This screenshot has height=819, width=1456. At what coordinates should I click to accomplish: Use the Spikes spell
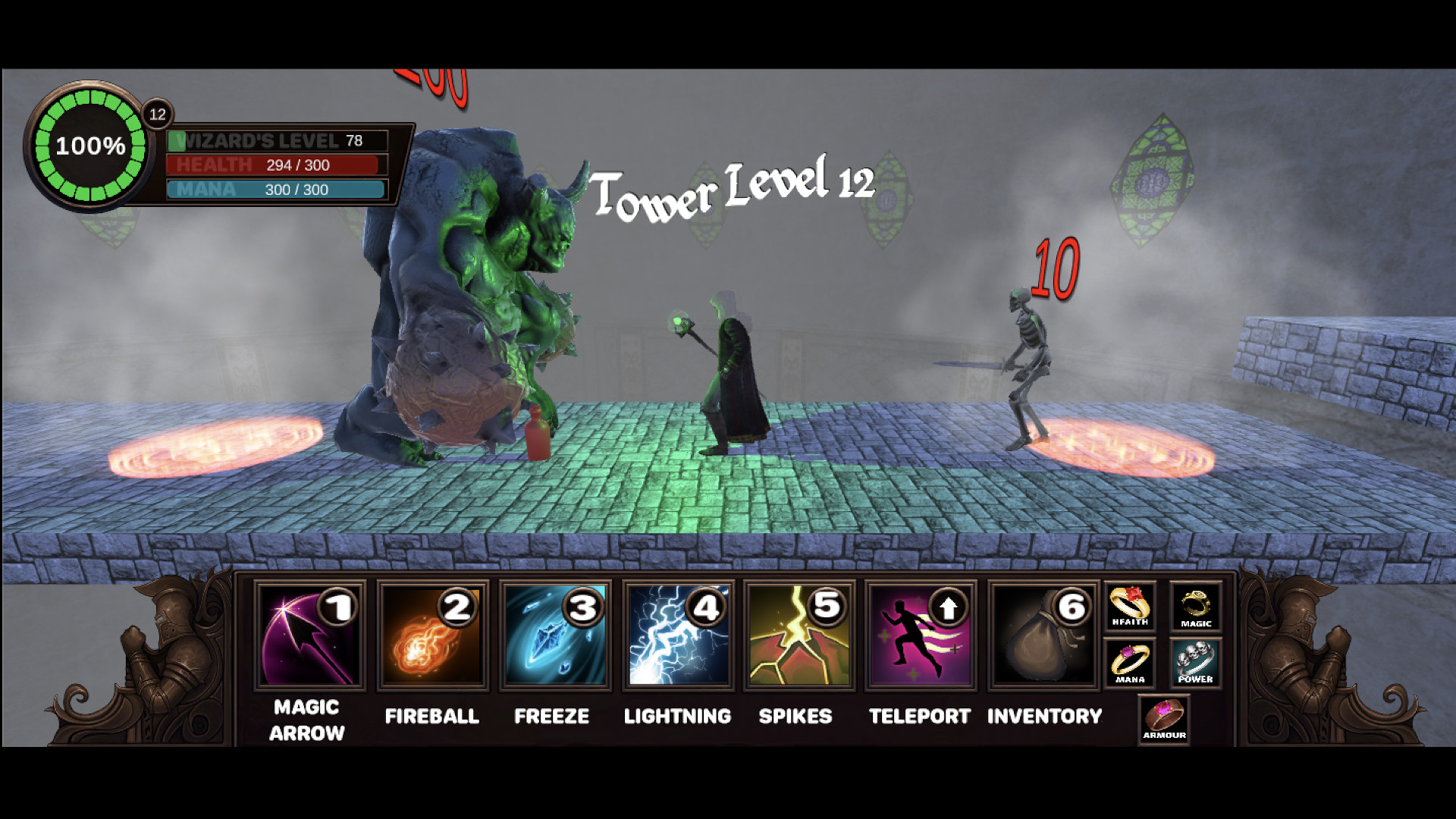(x=799, y=641)
